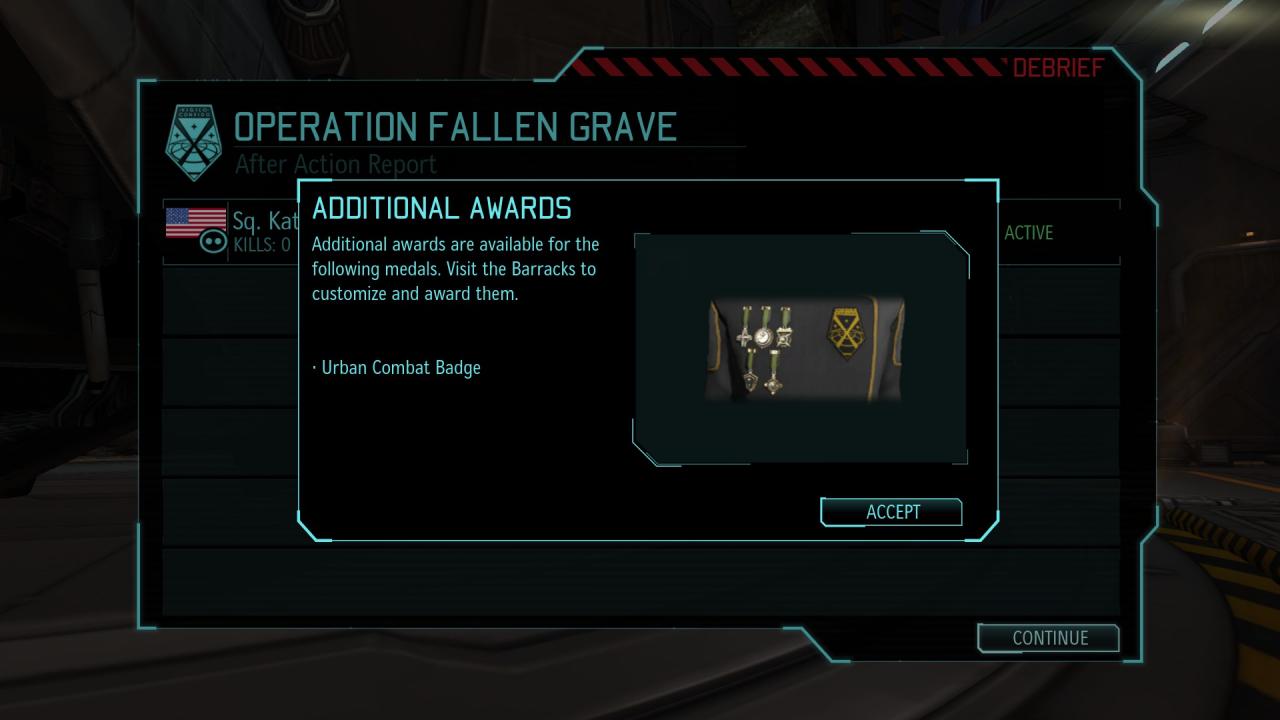Select the soldier row with US flag

tap(230, 231)
